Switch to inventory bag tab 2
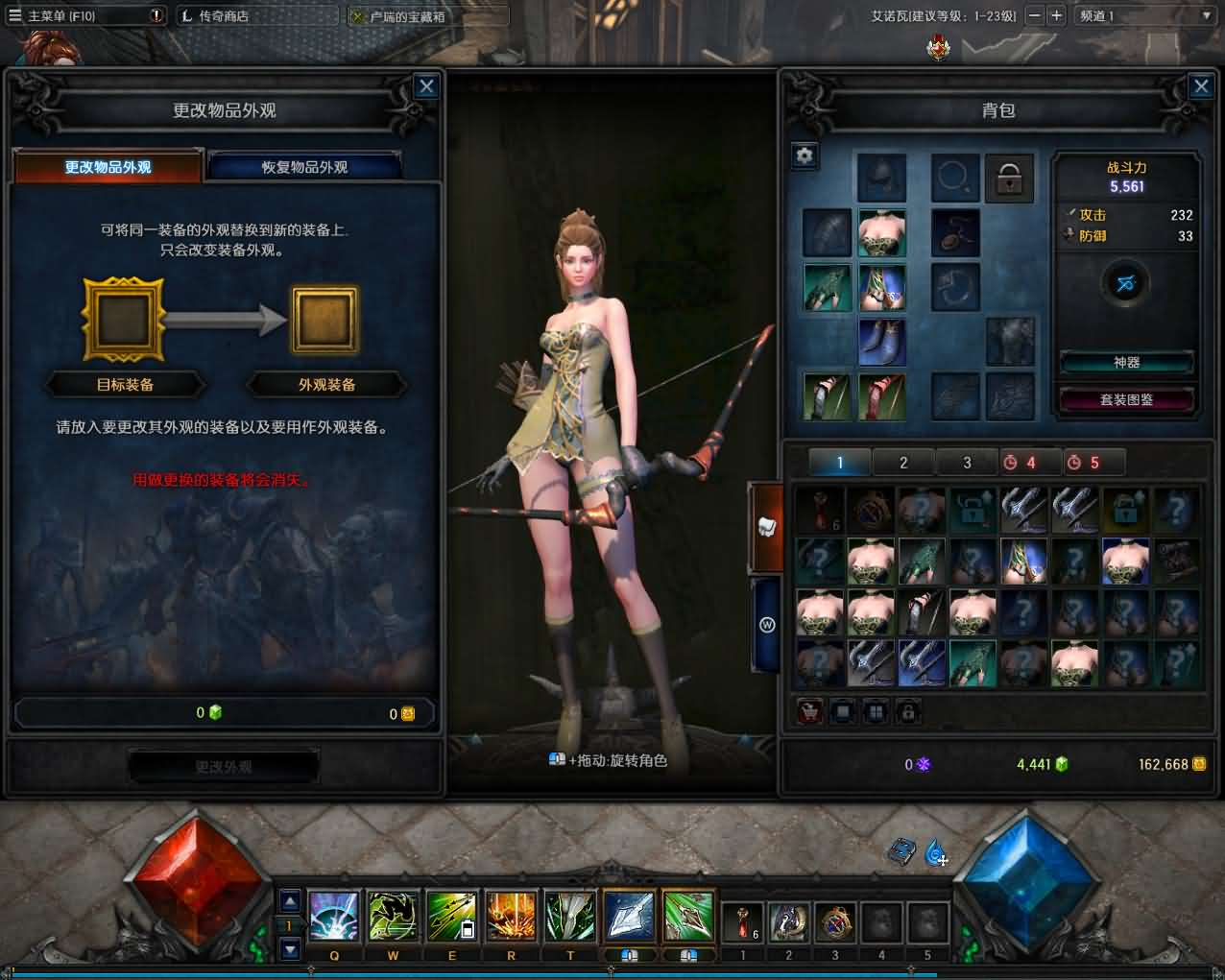This screenshot has height=980, width=1225. [903, 463]
